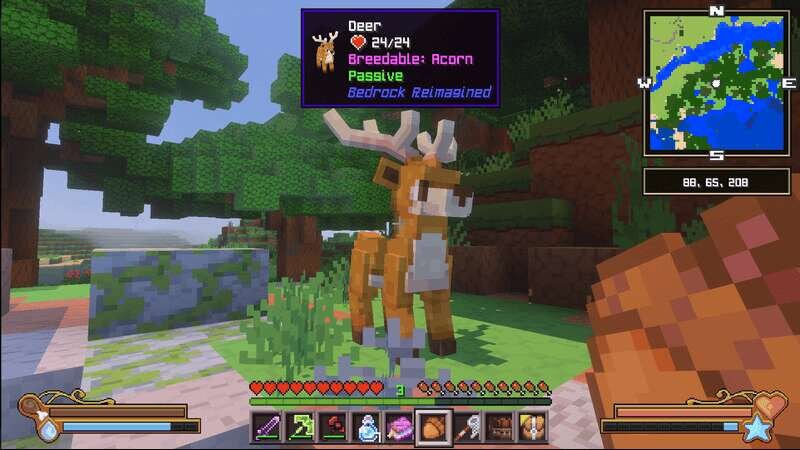Select the acorn hotbar slot

pos(434,425)
